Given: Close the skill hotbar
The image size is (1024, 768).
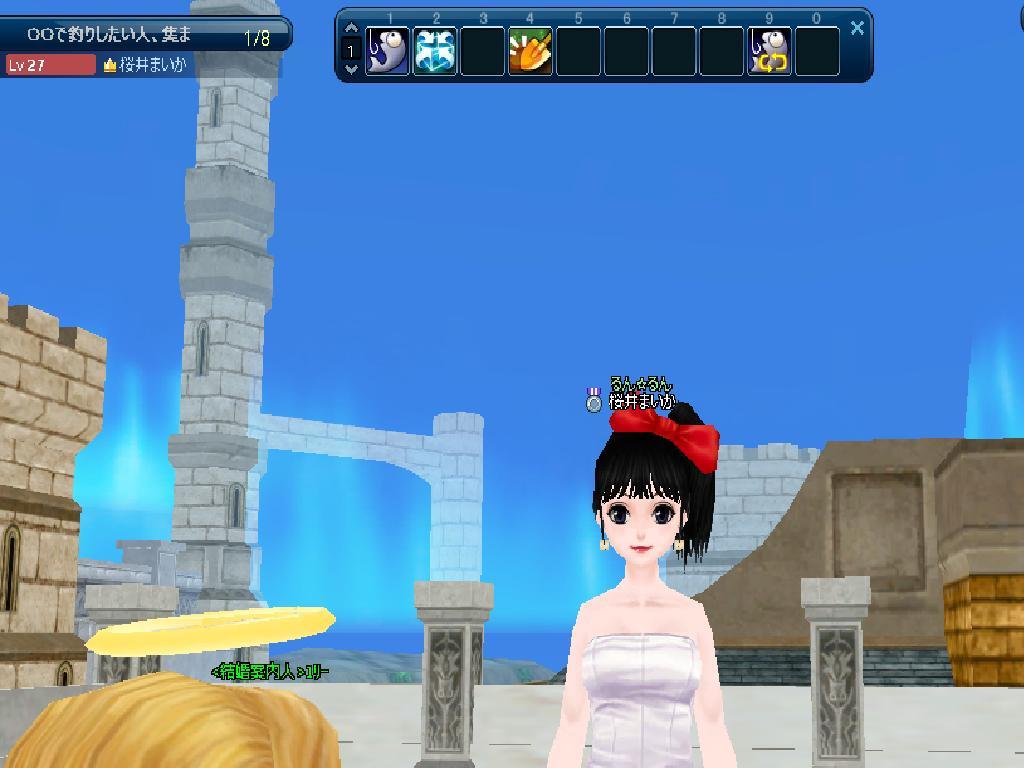Looking at the screenshot, I should [857, 28].
